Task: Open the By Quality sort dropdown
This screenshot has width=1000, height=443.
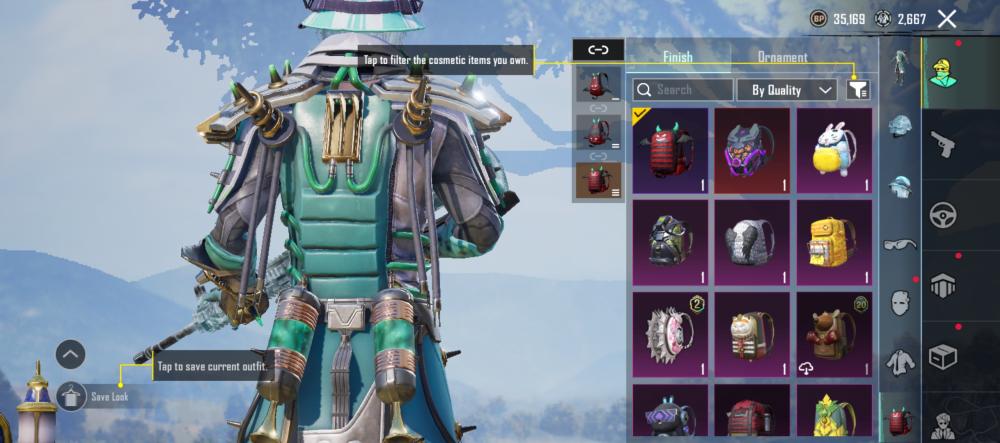Action: pos(787,90)
